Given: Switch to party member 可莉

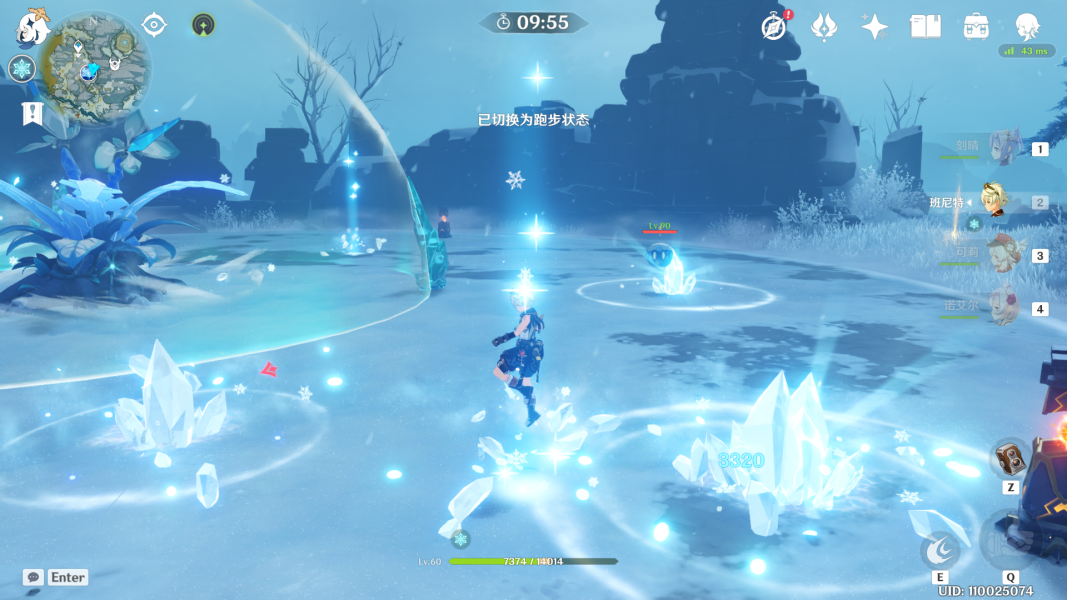Looking at the screenshot, I should (1002, 255).
